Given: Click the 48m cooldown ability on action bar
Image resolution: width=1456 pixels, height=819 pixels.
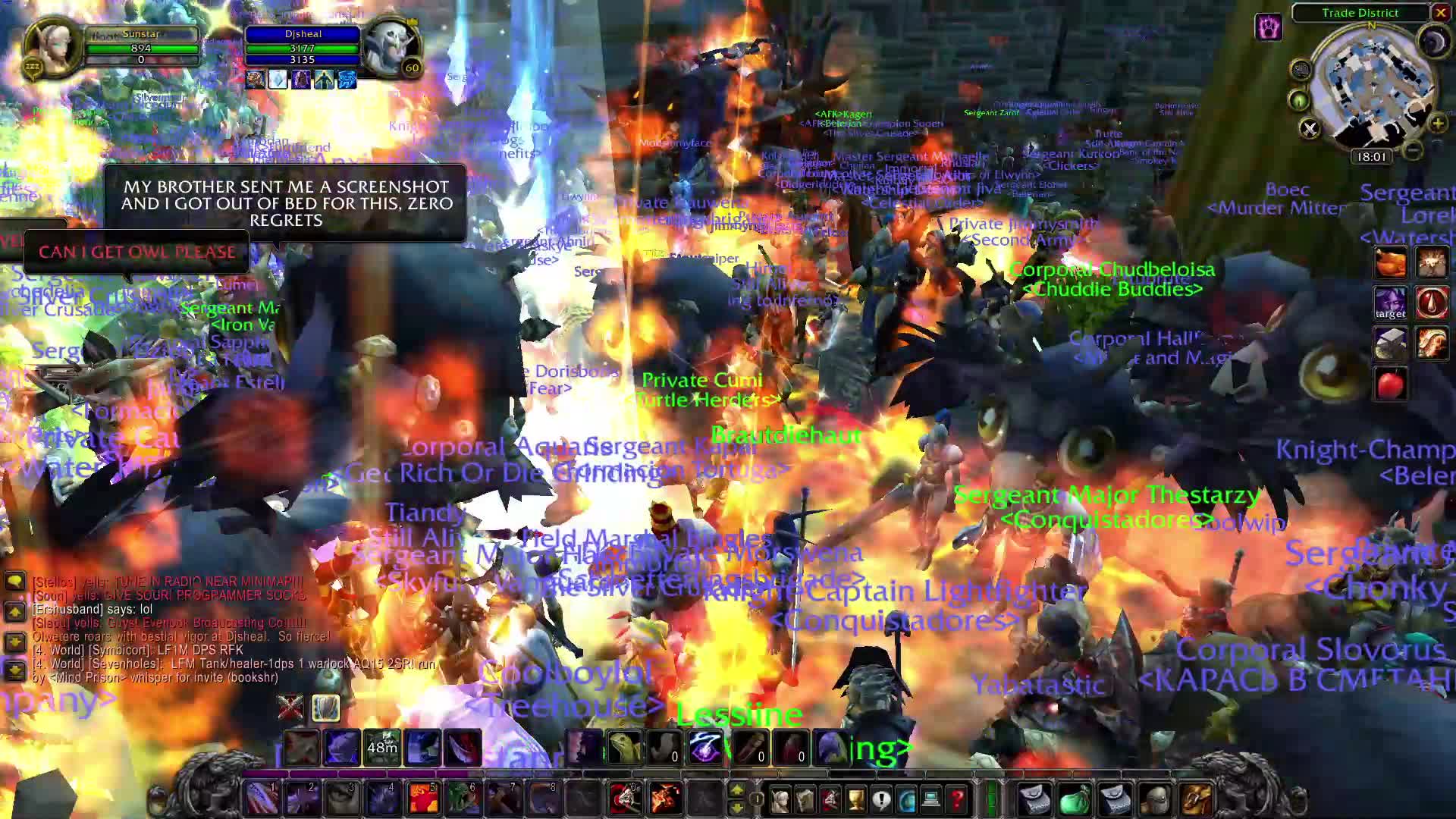Looking at the screenshot, I should [x=382, y=748].
